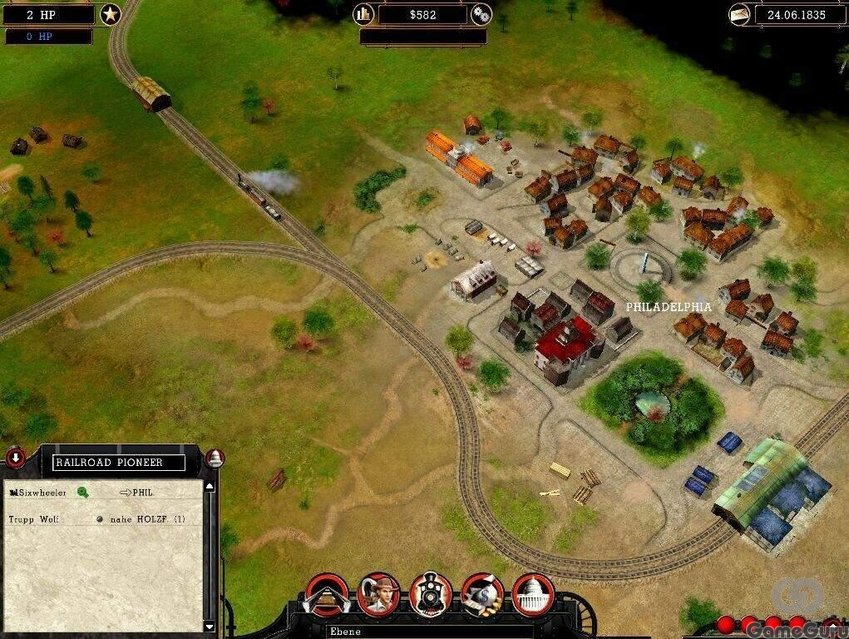Click the bell icon on the list panel
The height and width of the screenshot is (639, 849).
pos(214,459)
